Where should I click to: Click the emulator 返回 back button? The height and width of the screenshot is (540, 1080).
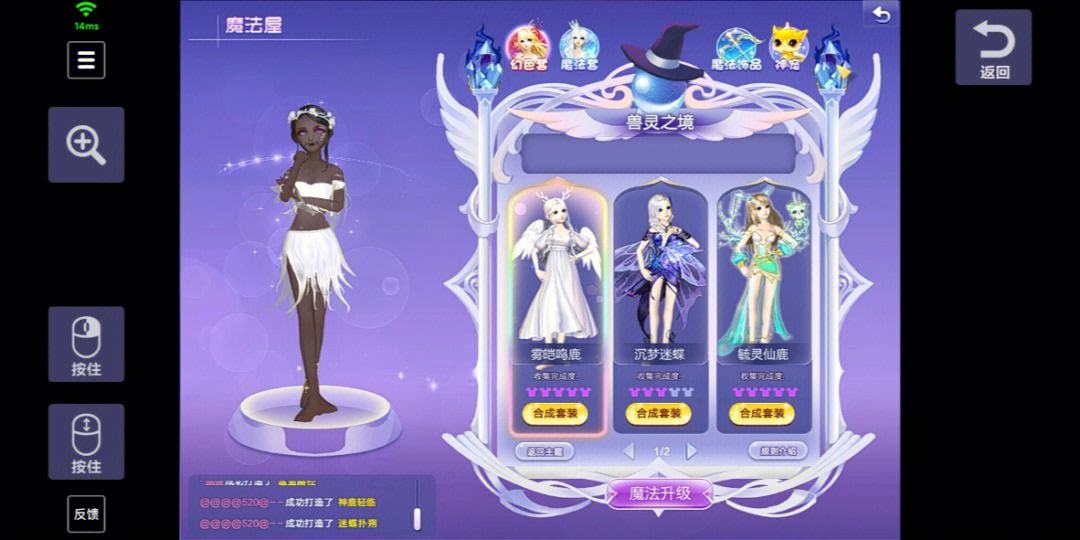[x=993, y=48]
